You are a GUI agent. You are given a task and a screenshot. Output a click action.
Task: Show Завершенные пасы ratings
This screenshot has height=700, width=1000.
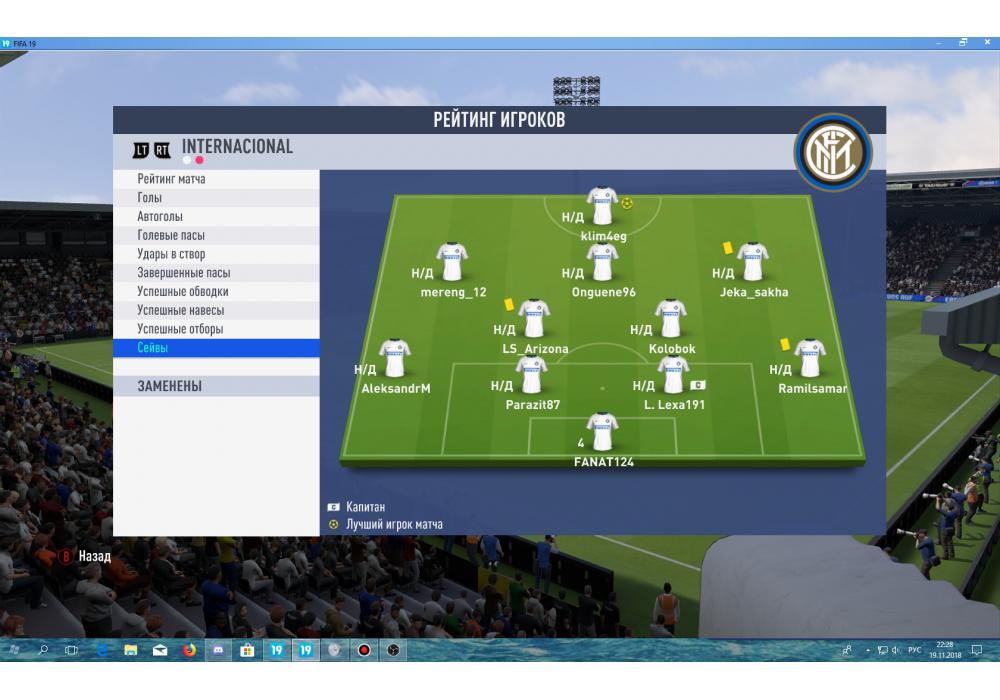click(x=215, y=273)
